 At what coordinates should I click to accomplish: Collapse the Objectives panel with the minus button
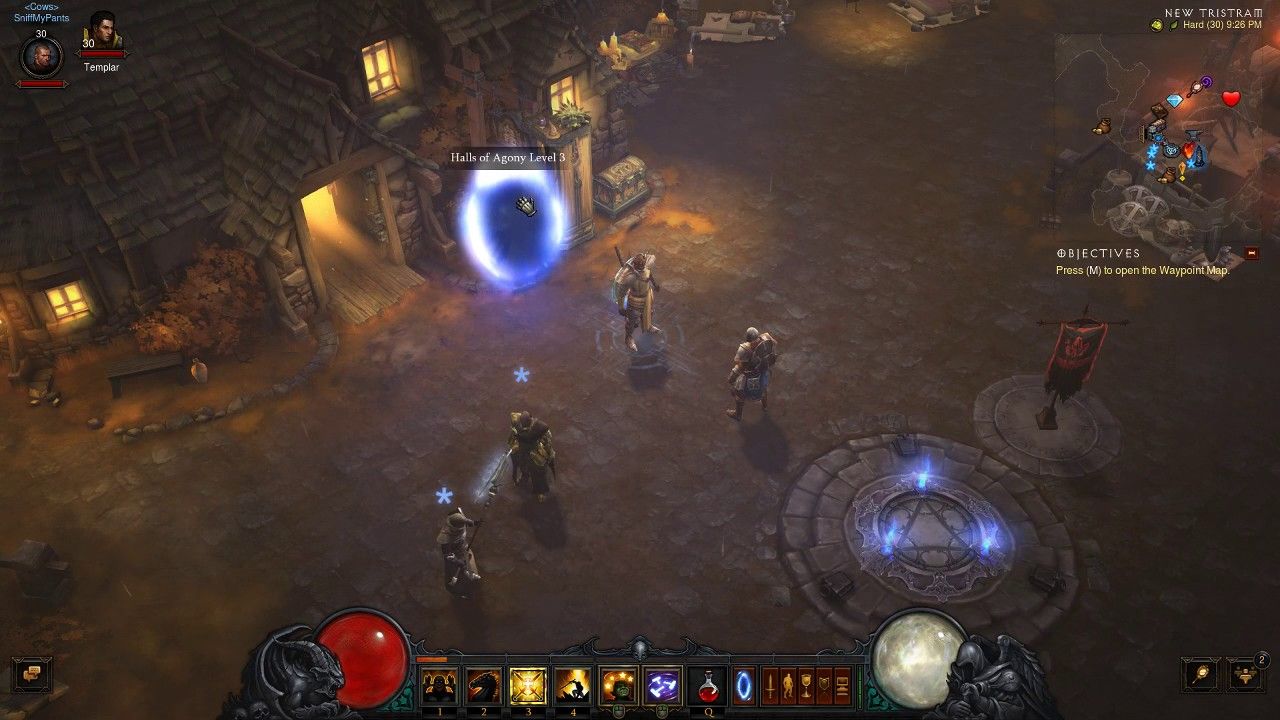[x=1255, y=253]
